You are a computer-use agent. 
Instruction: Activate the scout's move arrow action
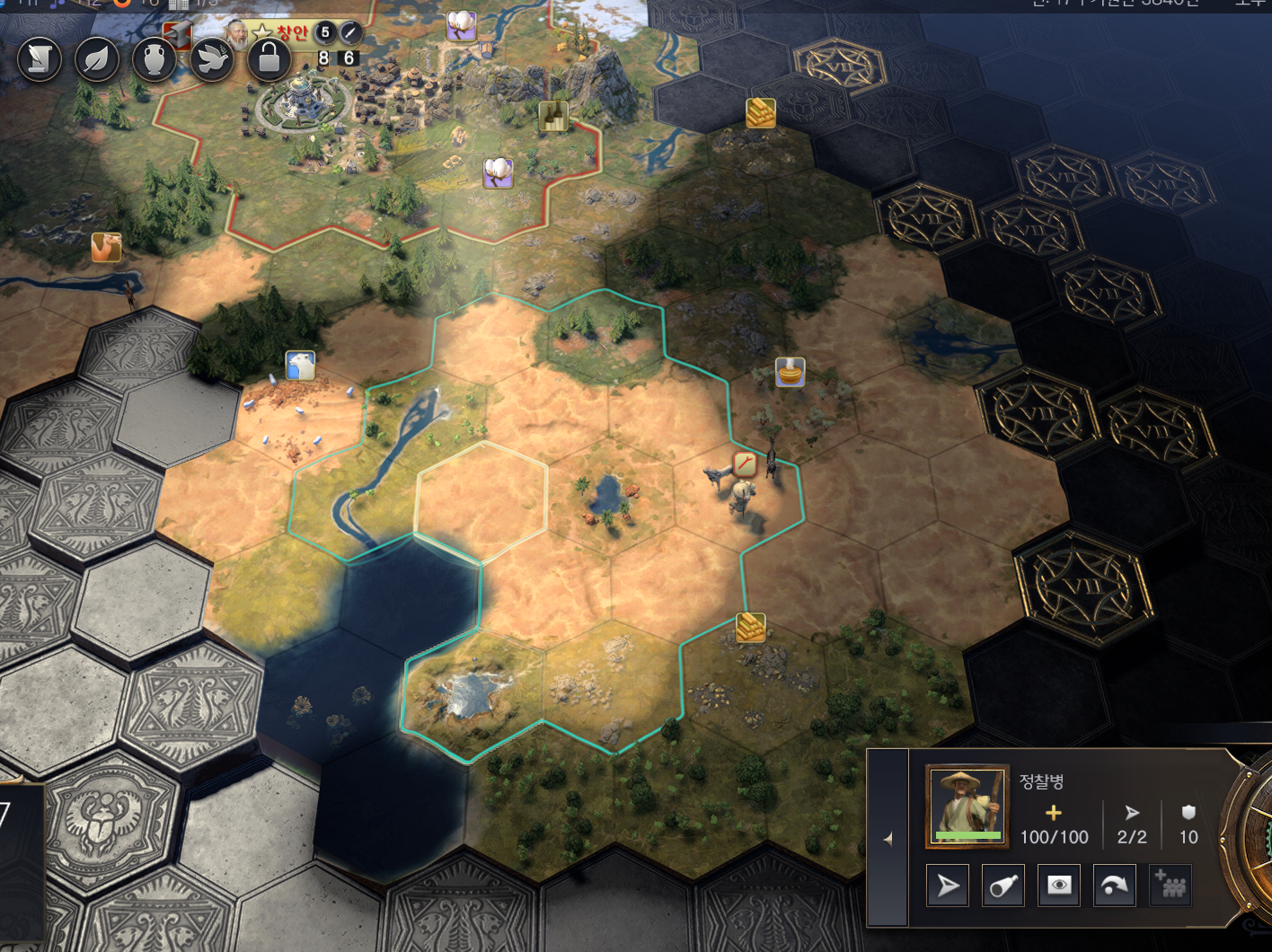(x=948, y=886)
